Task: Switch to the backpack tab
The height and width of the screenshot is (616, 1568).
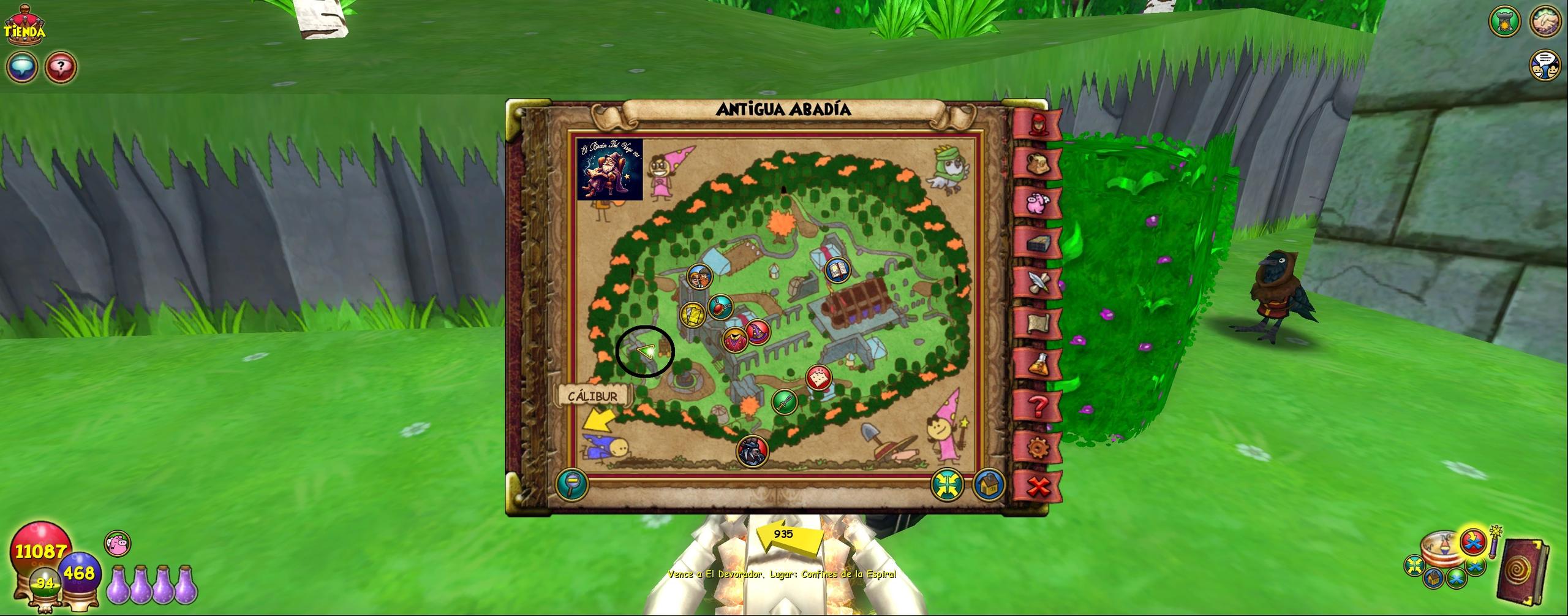Action: click(x=1038, y=164)
